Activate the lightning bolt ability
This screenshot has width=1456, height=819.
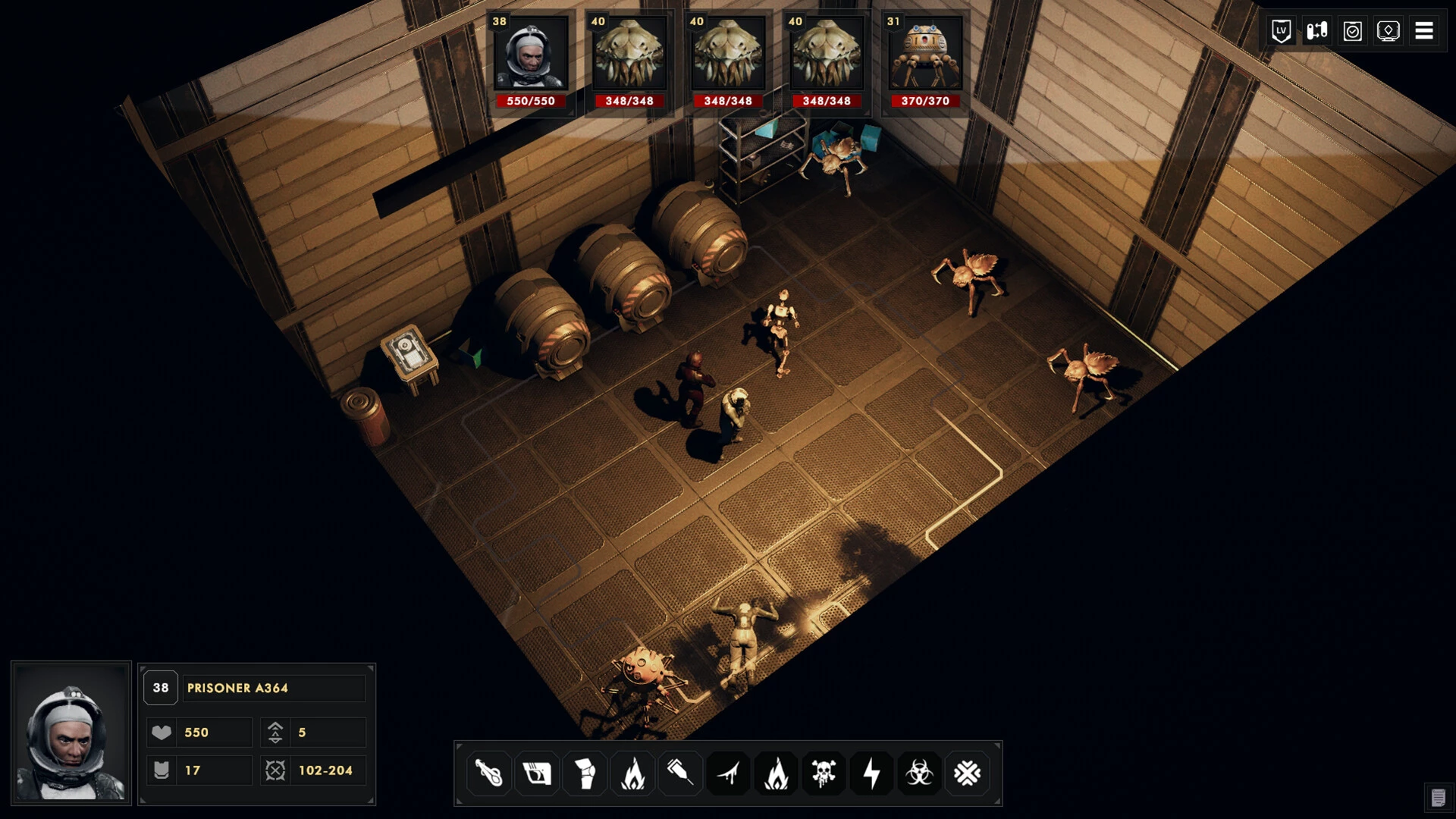click(871, 773)
